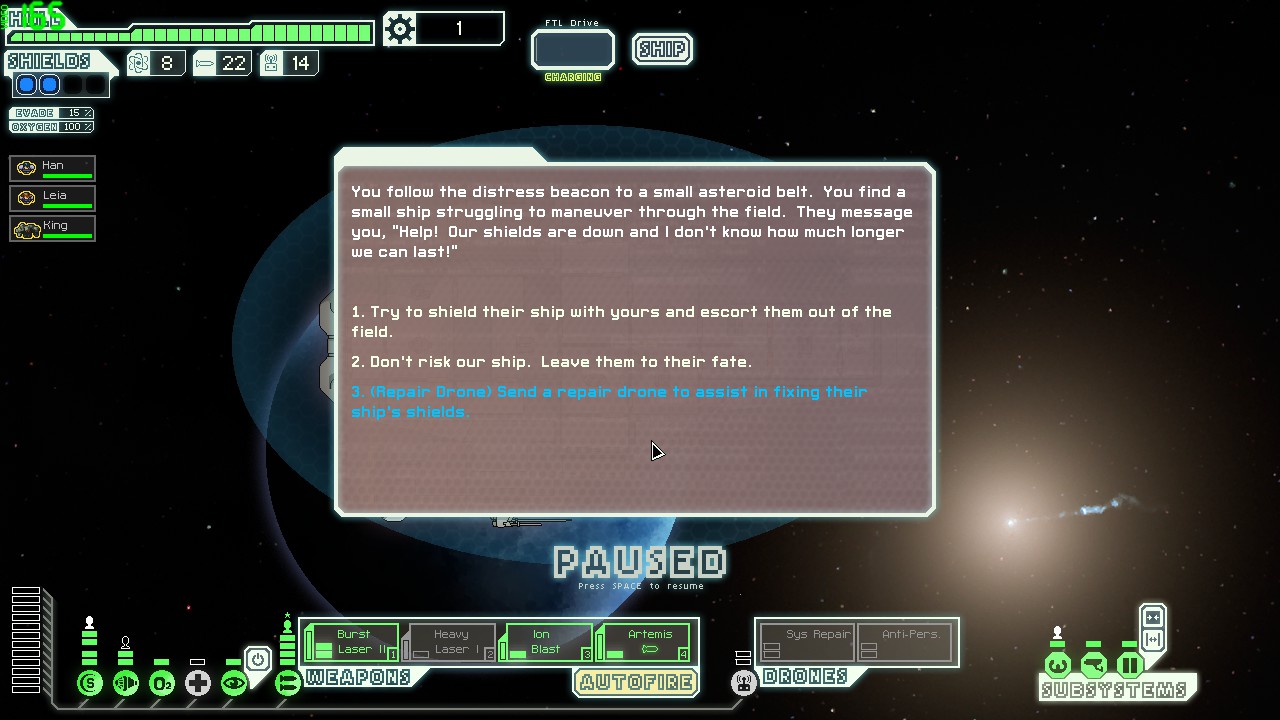Screen dimensions: 1280x720
Task: Select the Ion Blast weapon
Action: coord(545,642)
